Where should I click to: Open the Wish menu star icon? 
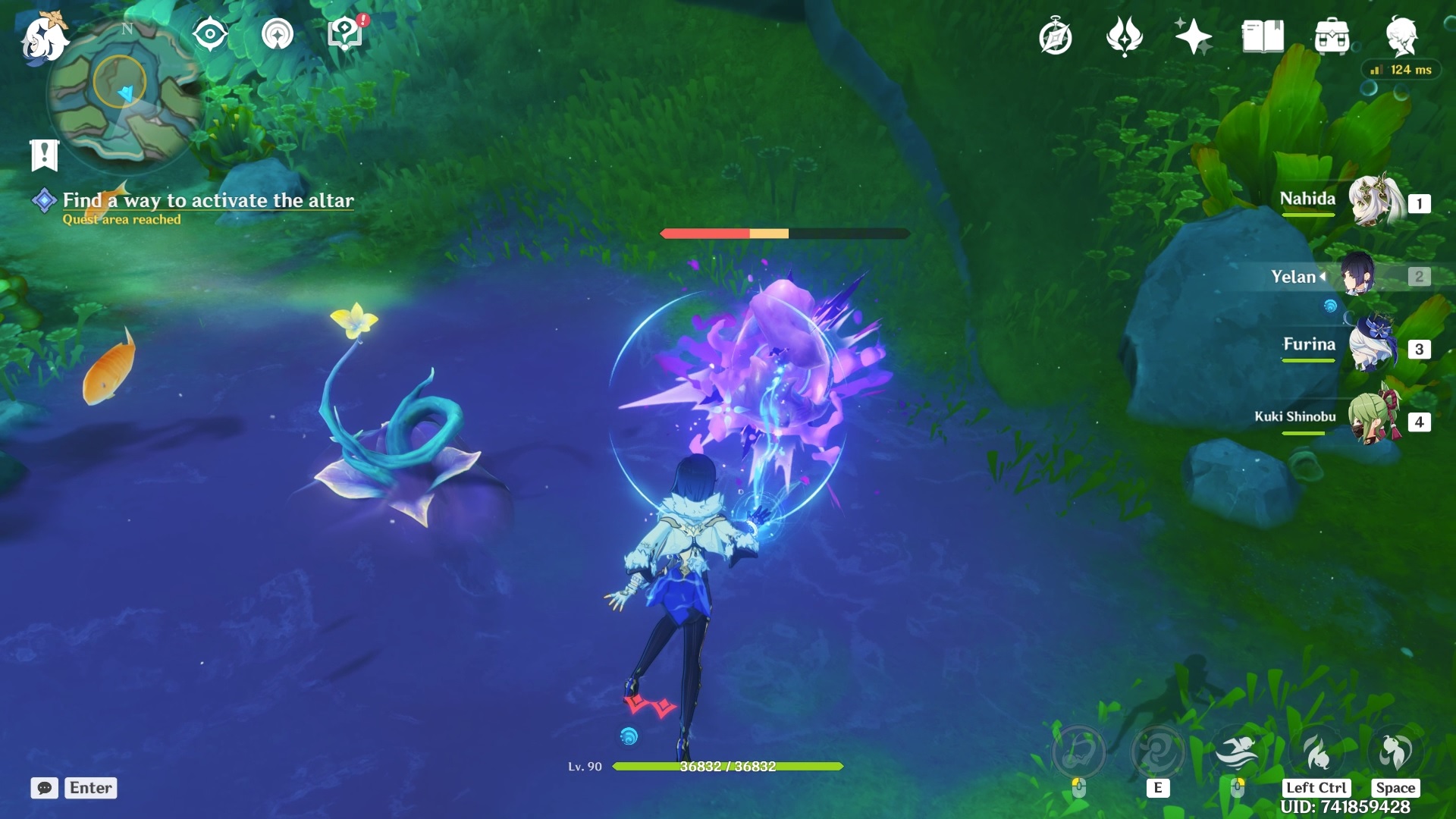(x=1194, y=36)
